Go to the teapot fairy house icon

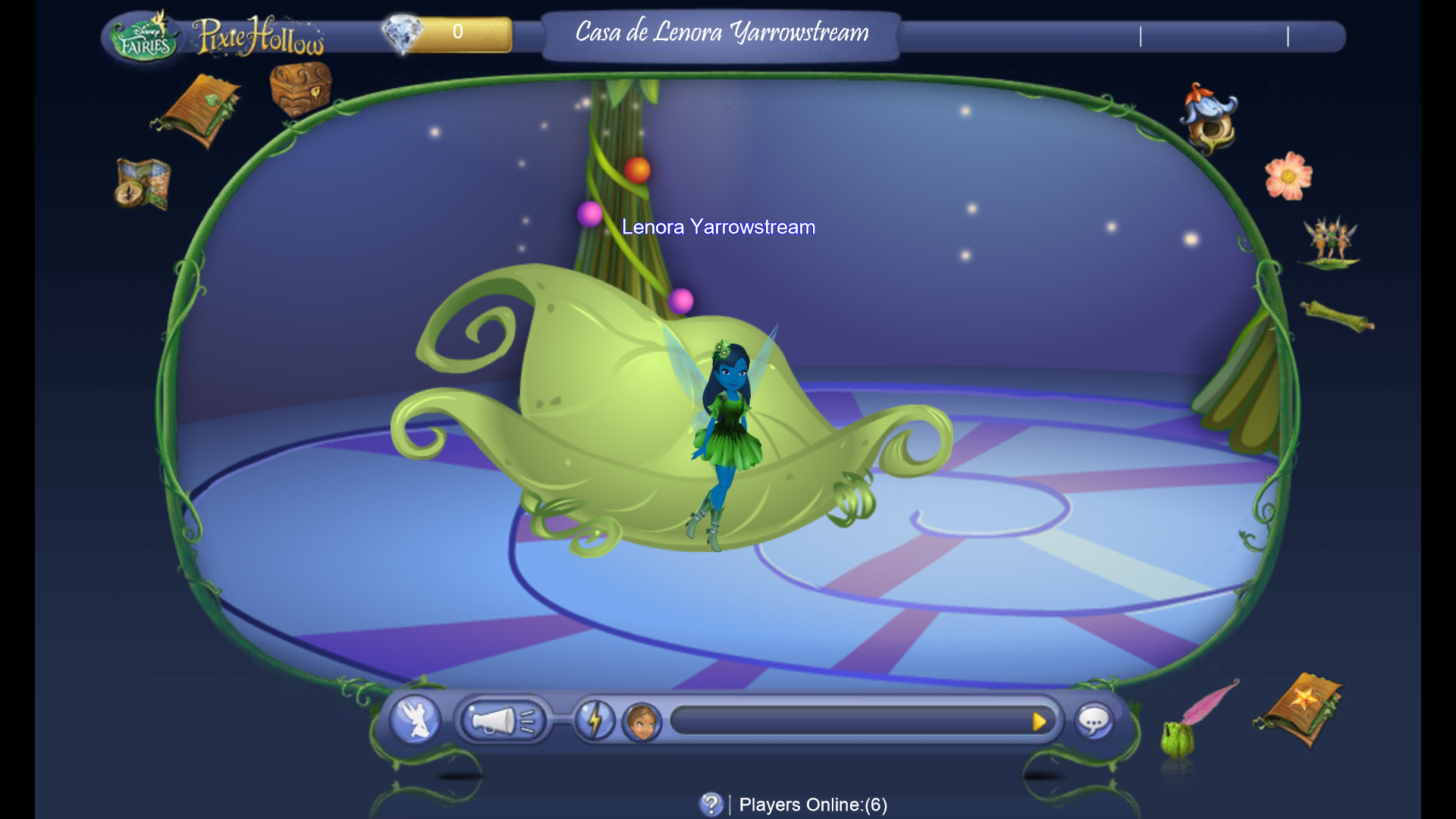pyautogui.click(x=1210, y=118)
